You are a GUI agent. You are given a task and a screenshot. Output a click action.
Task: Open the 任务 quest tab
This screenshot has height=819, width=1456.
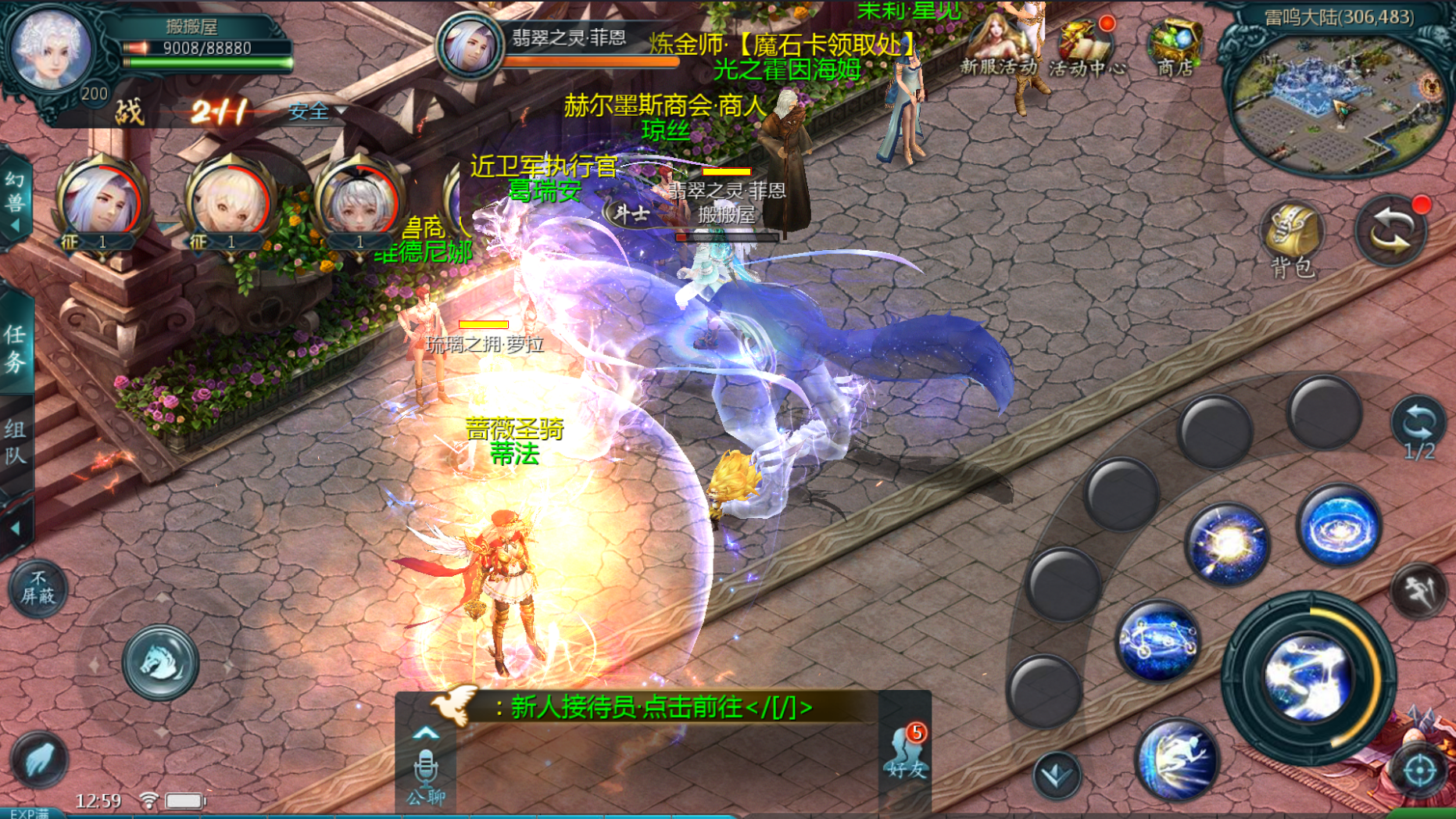click(x=16, y=348)
